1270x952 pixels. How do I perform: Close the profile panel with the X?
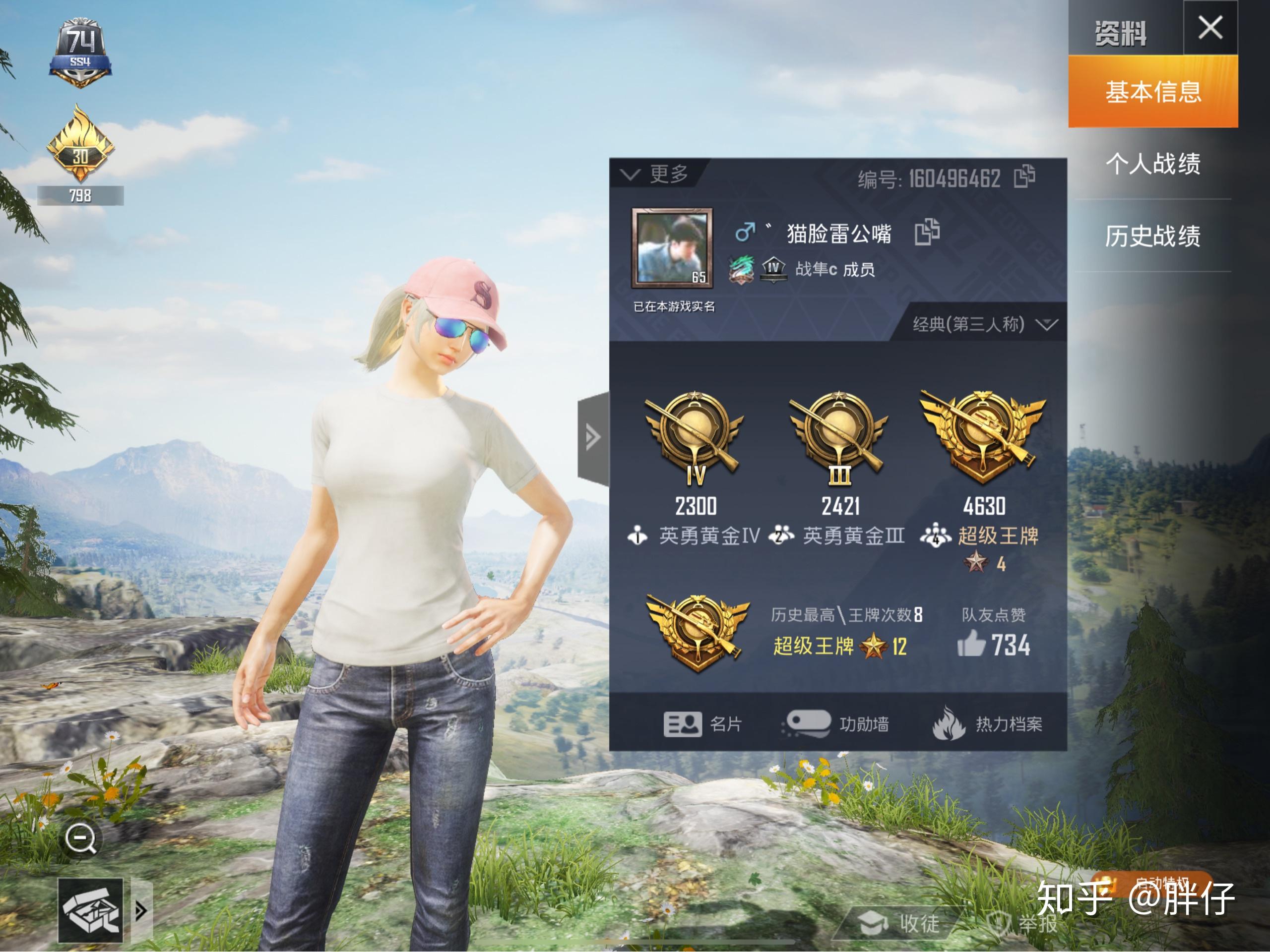1209,28
